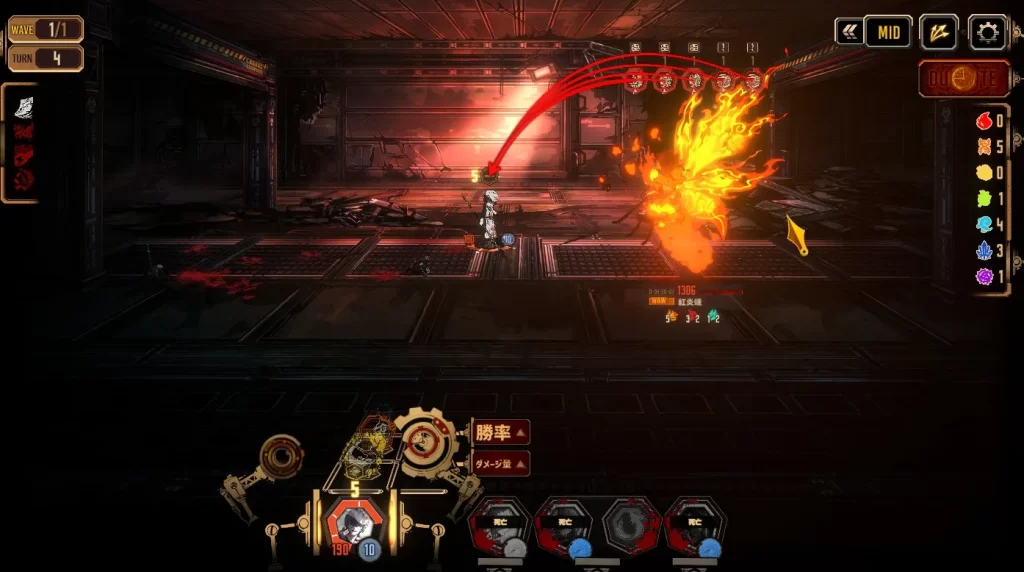Viewport: 1024px width, 572px height.
Task: Select the large gear skill dial
Action: click(x=427, y=438)
